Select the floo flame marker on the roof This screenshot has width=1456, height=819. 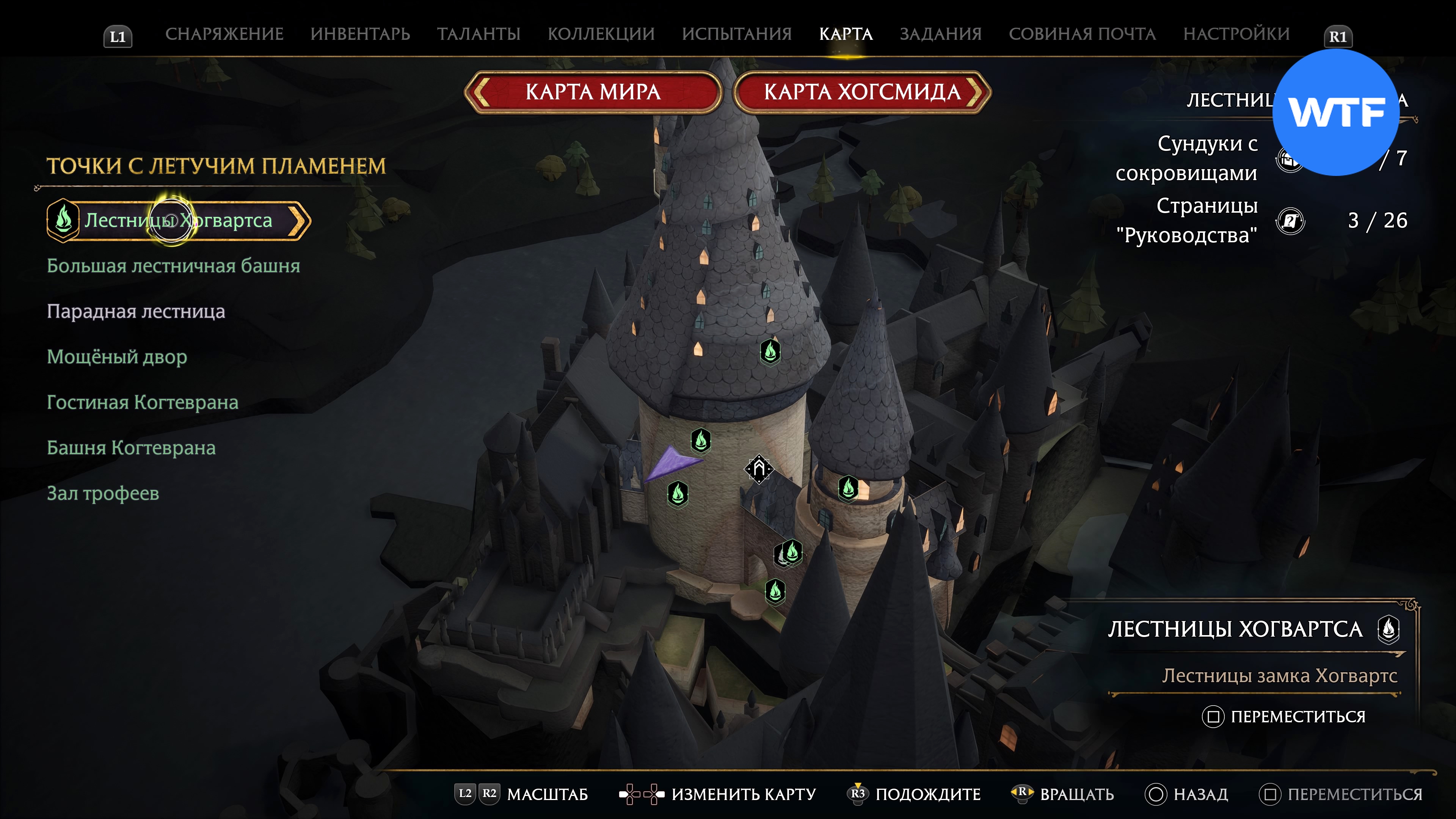point(770,351)
